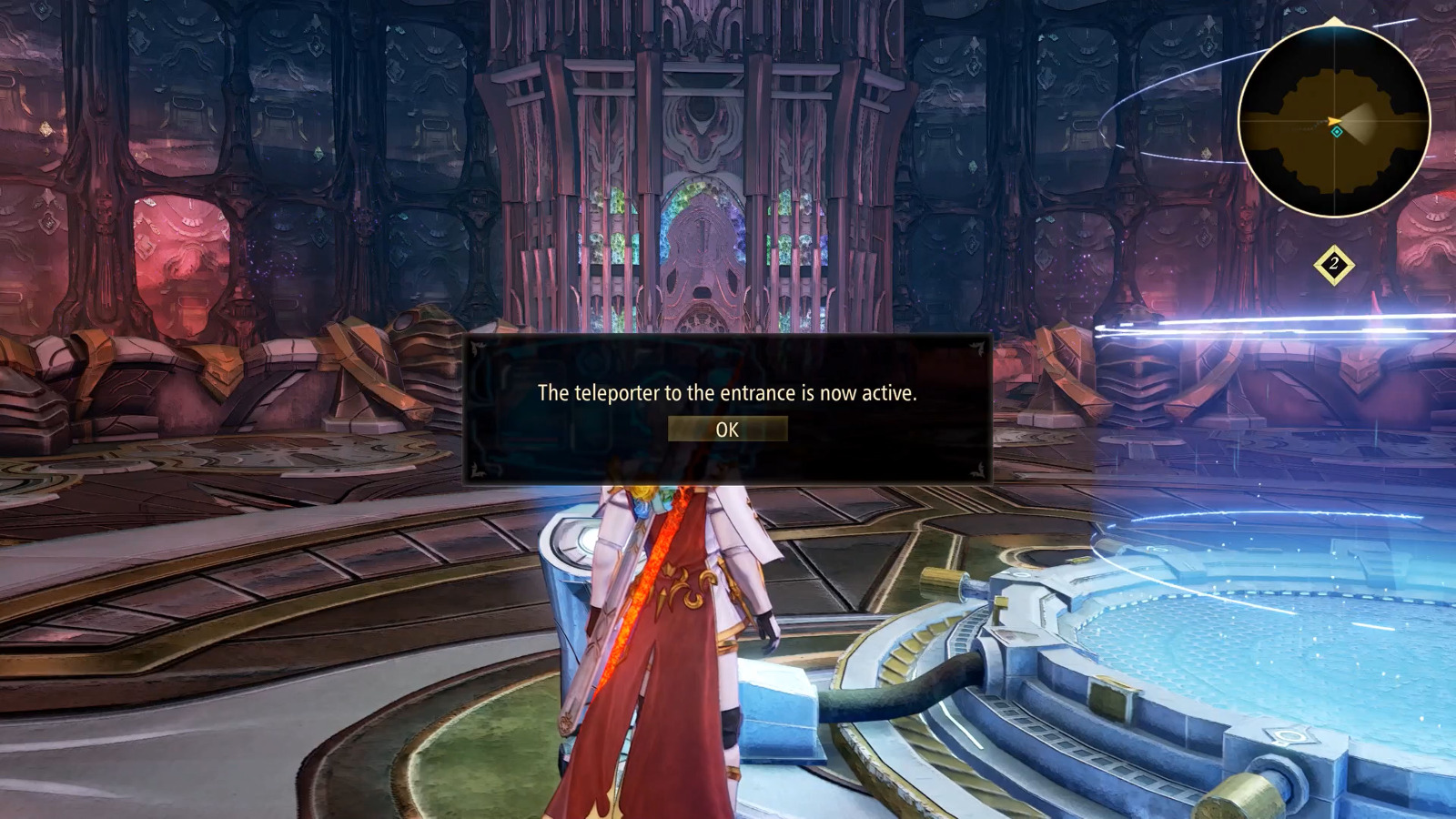
Task: Click the teleporter notification message text
Action: [x=726, y=394]
